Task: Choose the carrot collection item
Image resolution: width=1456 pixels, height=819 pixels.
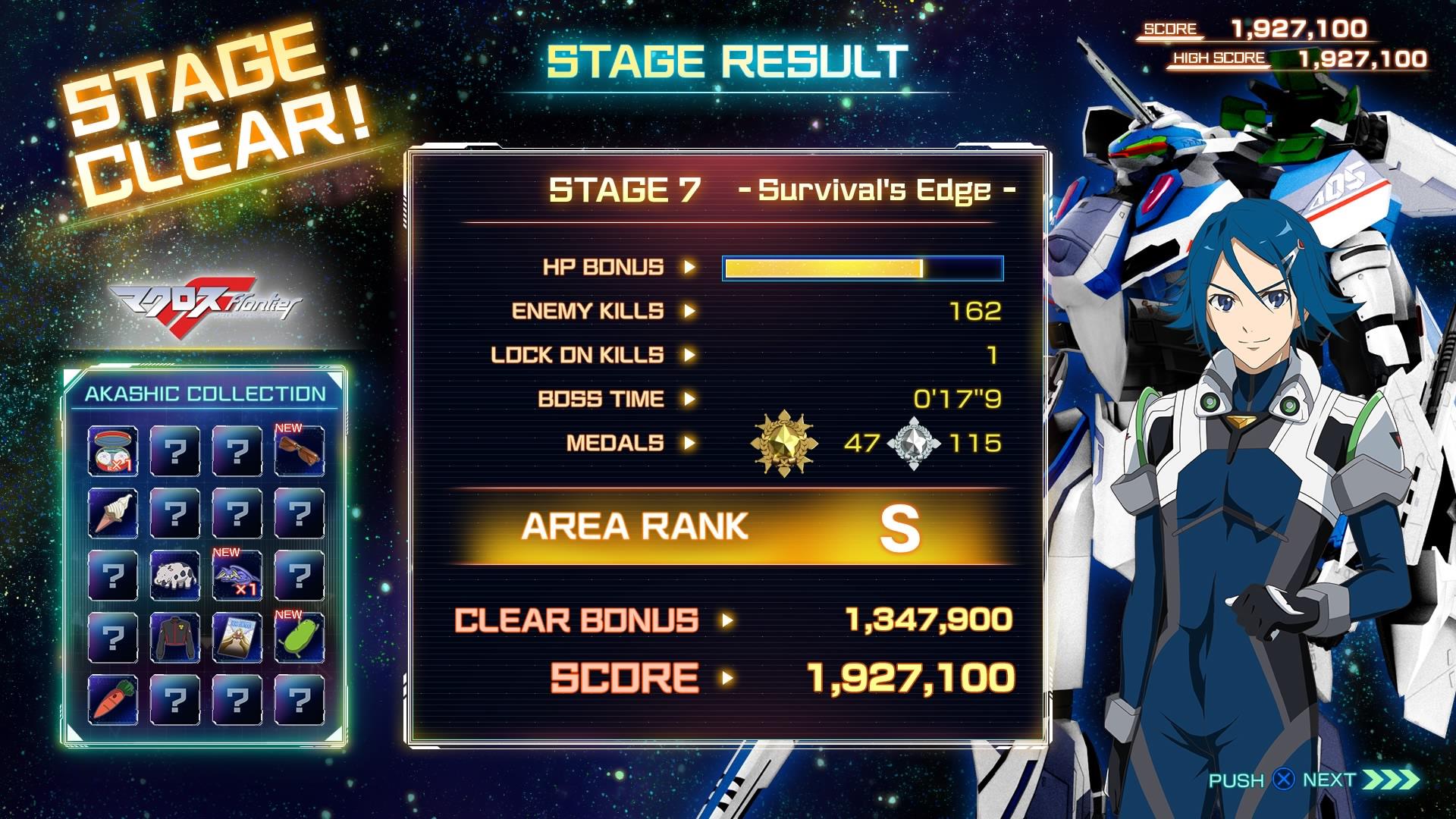Action: [112, 699]
